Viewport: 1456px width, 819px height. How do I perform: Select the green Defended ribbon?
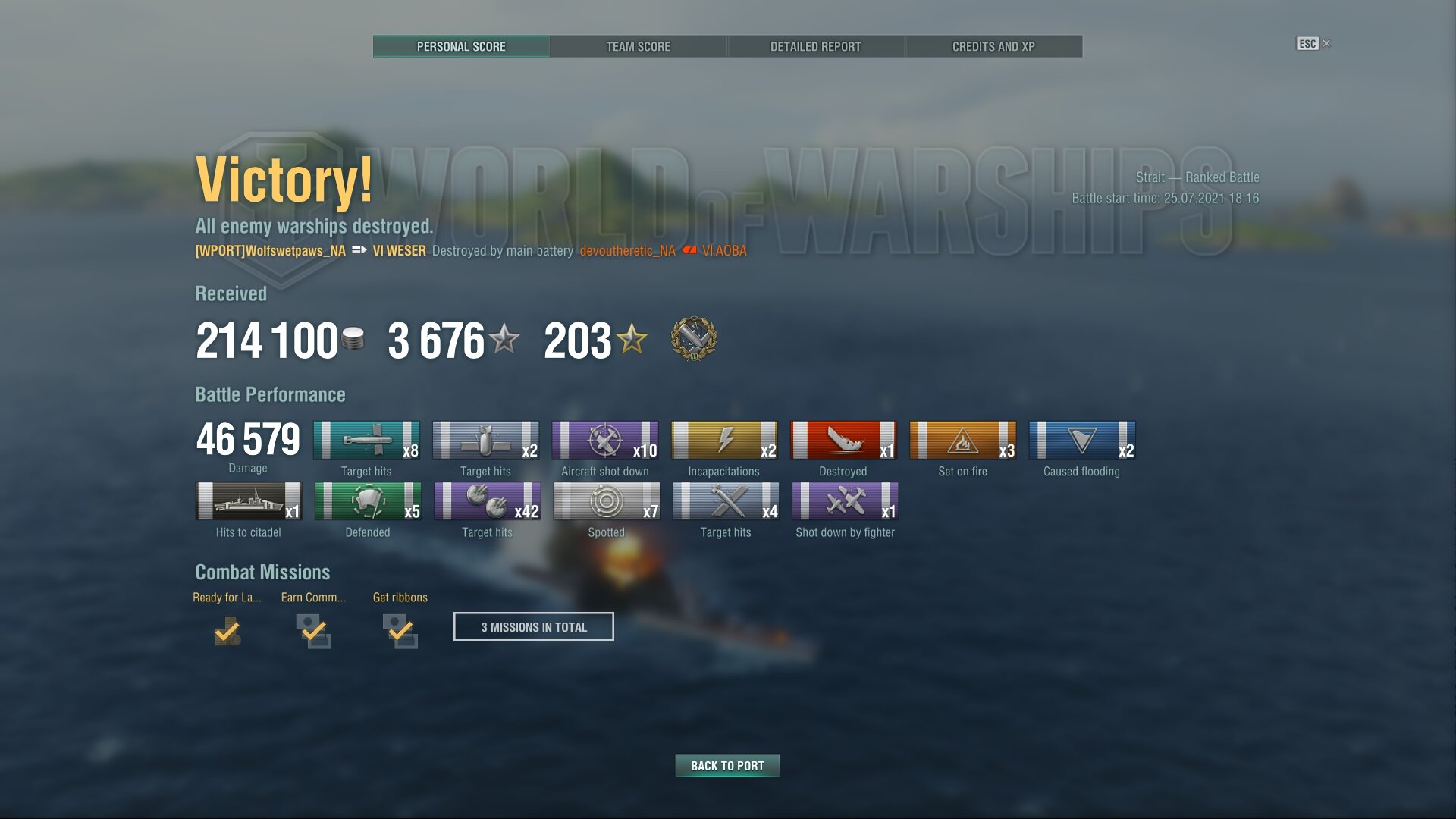[x=368, y=501]
